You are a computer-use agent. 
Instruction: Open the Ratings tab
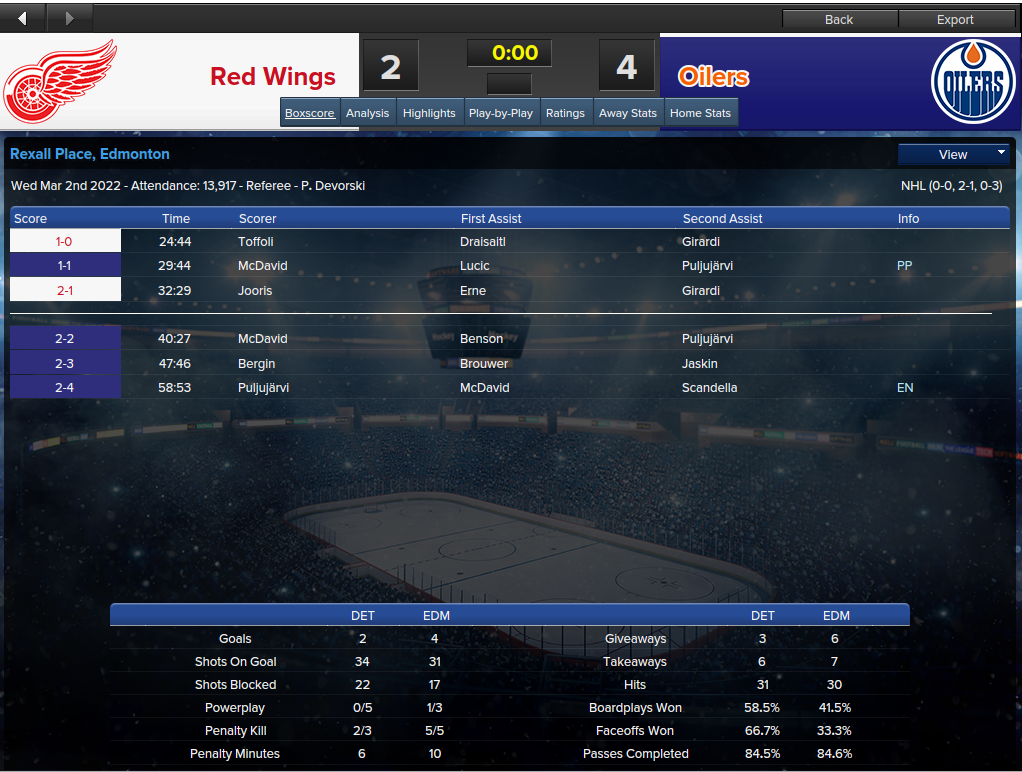[x=565, y=113]
